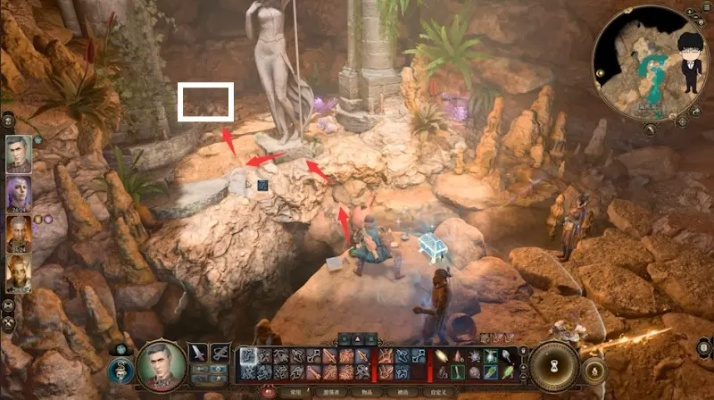Click the small round button right of hourglass
This screenshot has width=714, height=400.
tap(592, 371)
